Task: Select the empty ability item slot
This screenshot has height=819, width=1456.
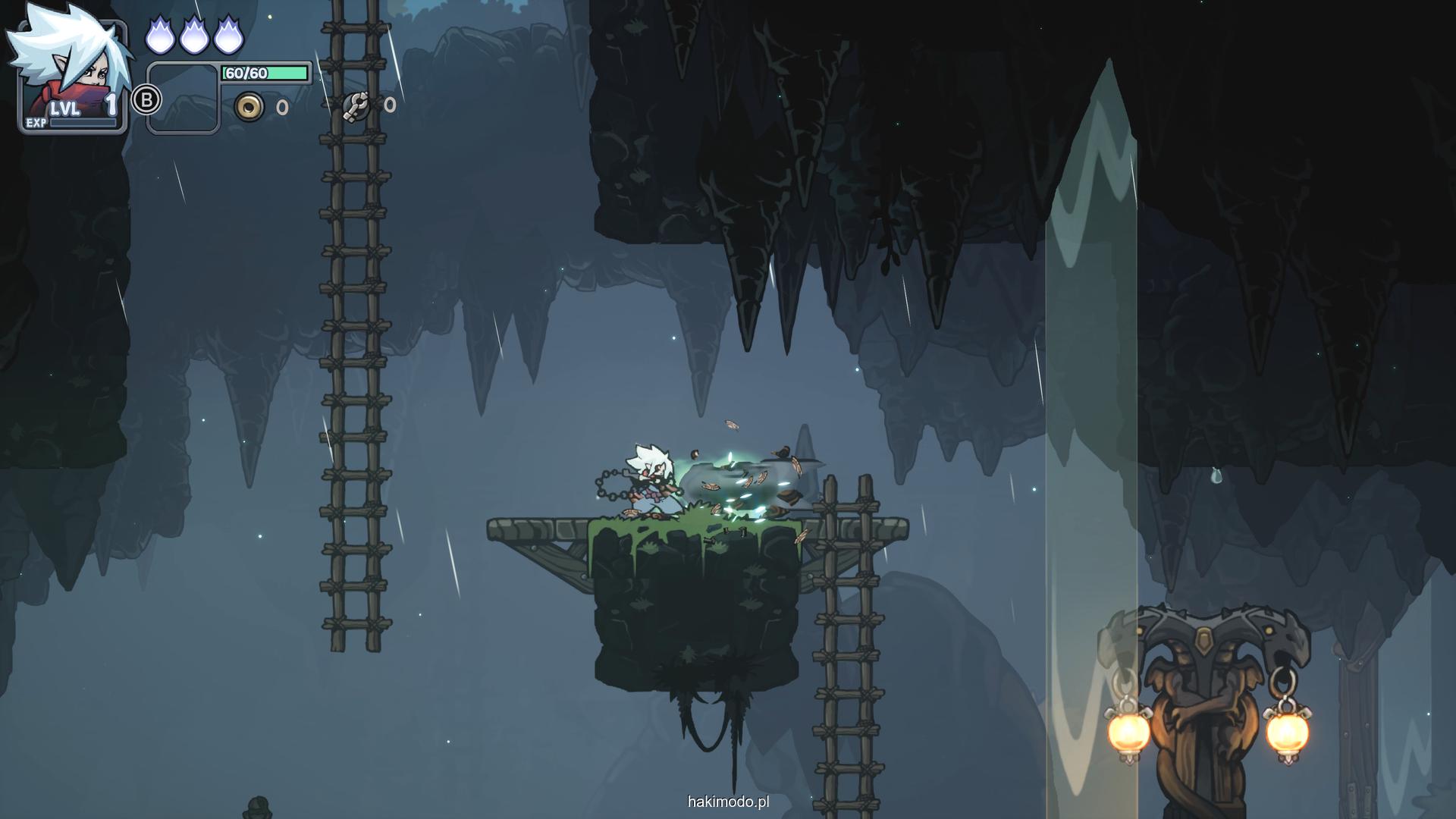Action: [x=183, y=99]
